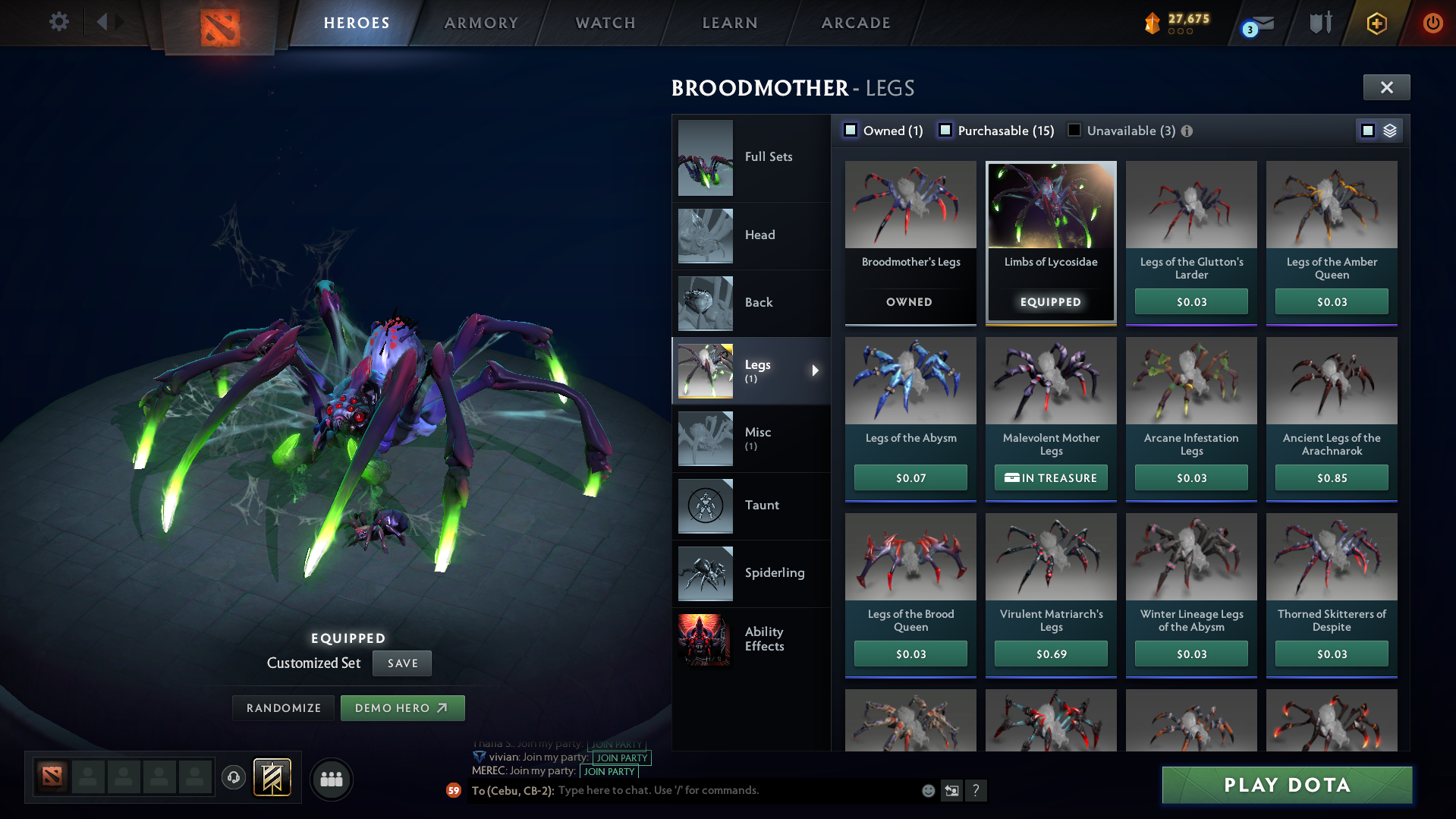Click SAVE to store the customized set
The width and height of the screenshot is (1456, 819).
click(401, 663)
